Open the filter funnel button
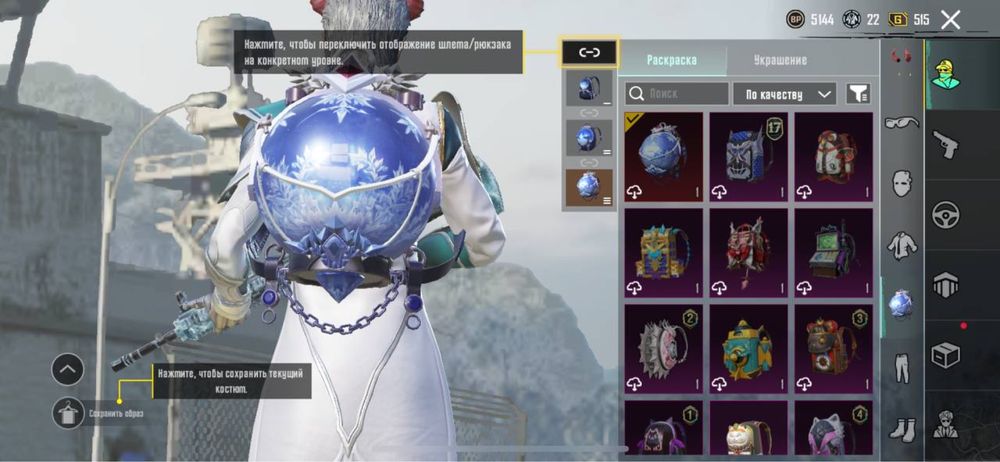This screenshot has height=462, width=1000. point(858,94)
